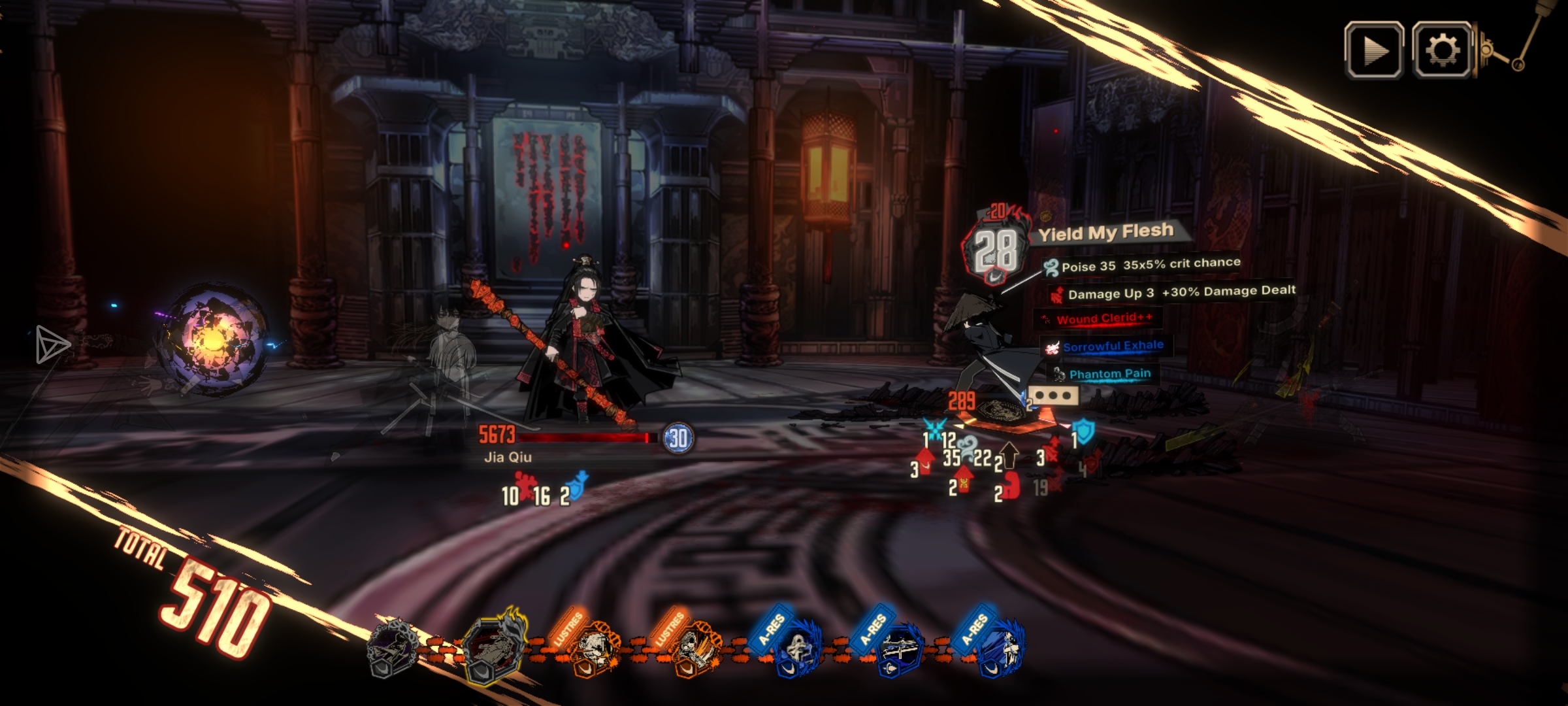Expand the three-dots status list button
The width and height of the screenshot is (1568, 706).
click(x=1053, y=395)
